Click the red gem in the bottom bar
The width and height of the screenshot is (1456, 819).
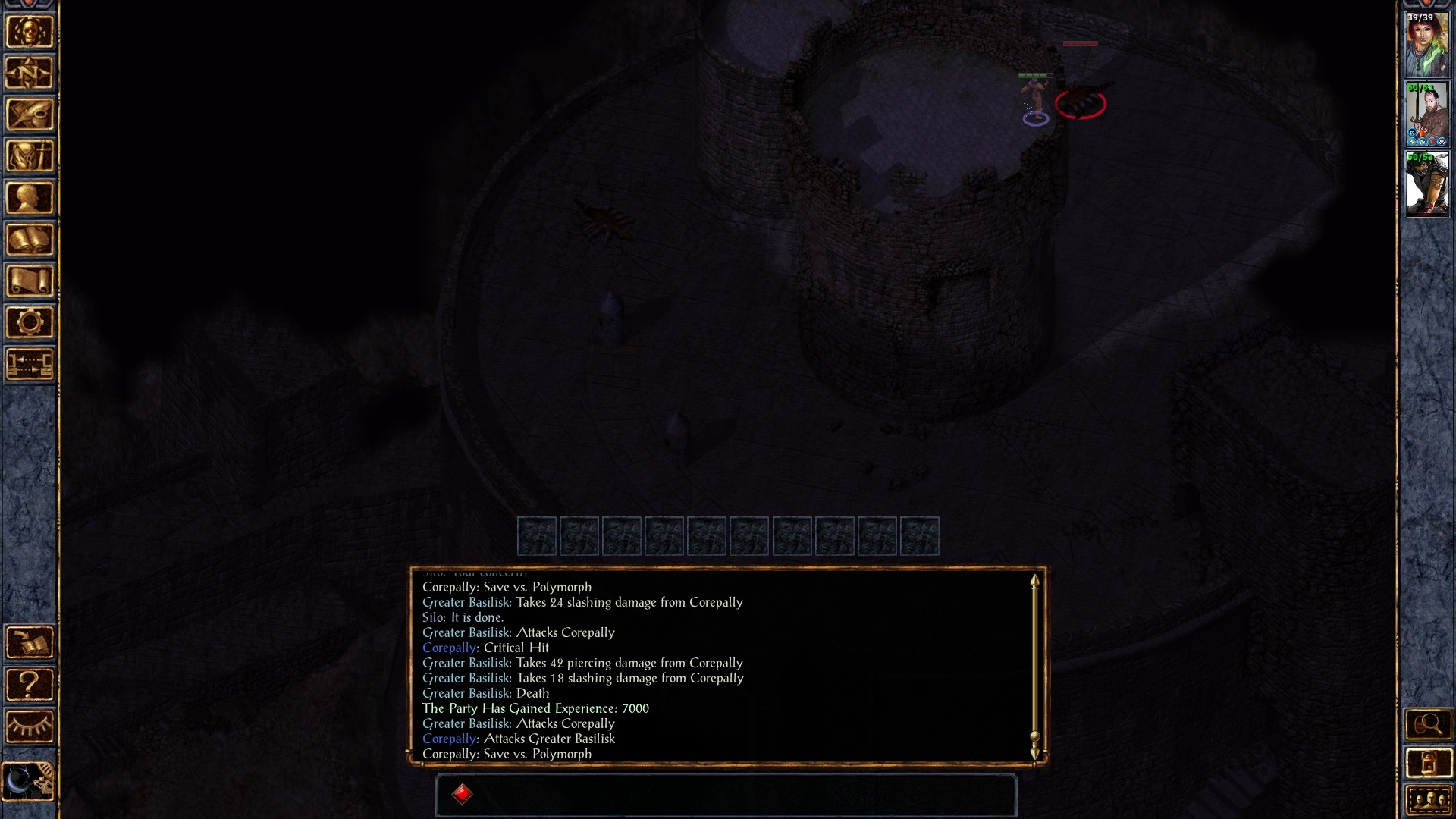click(x=462, y=794)
